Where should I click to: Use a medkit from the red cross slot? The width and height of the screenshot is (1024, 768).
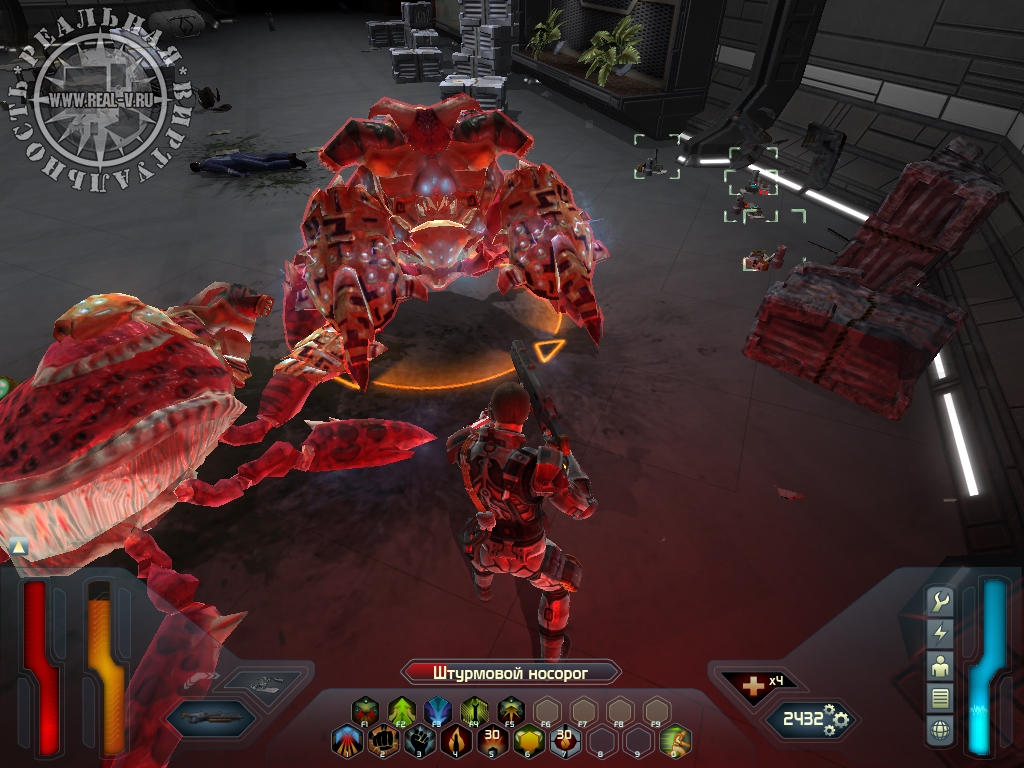pyautogui.click(x=747, y=686)
